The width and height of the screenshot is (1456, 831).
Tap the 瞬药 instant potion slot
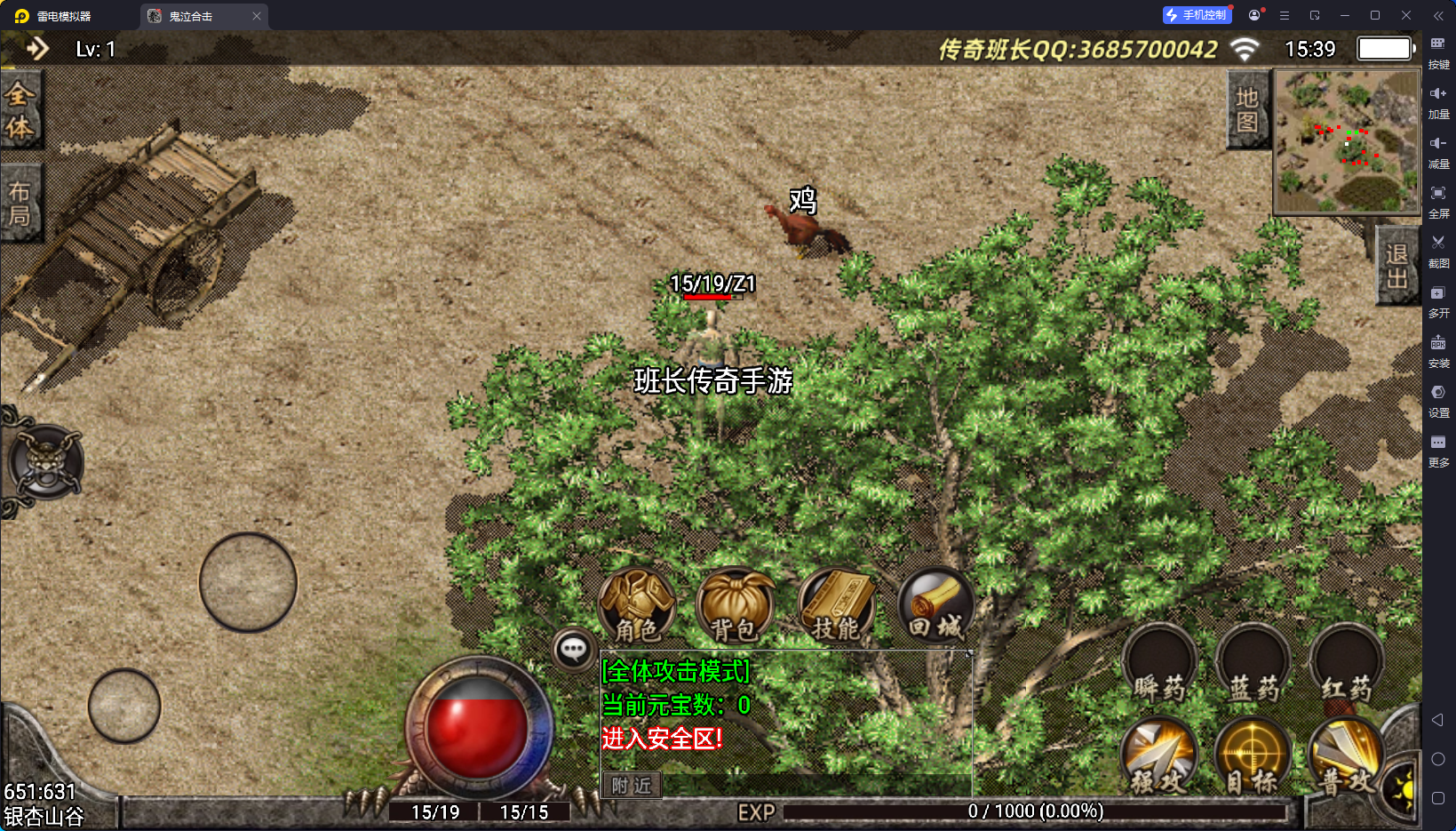tap(1159, 665)
